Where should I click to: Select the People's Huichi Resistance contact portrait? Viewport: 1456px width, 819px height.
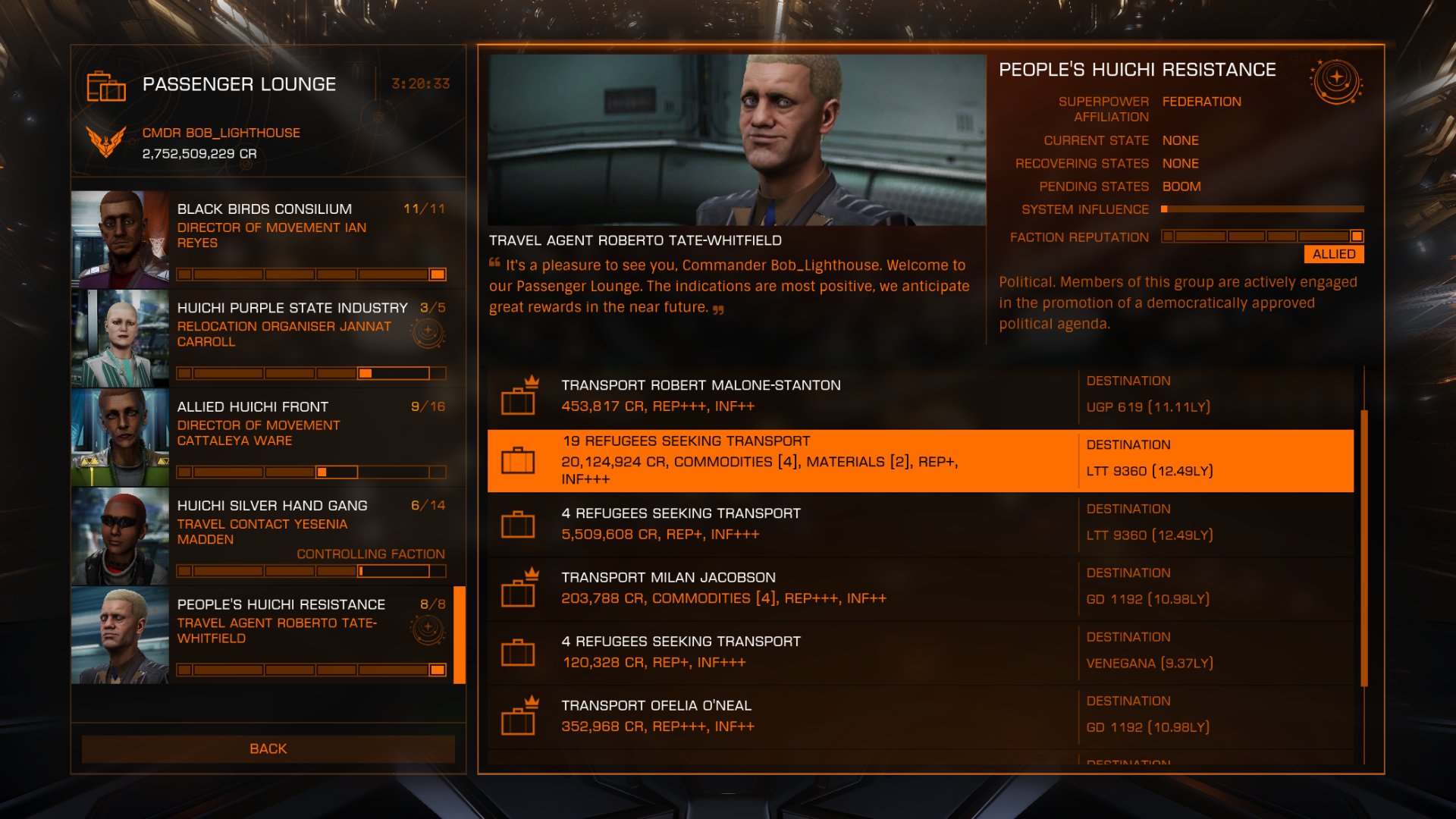click(120, 635)
